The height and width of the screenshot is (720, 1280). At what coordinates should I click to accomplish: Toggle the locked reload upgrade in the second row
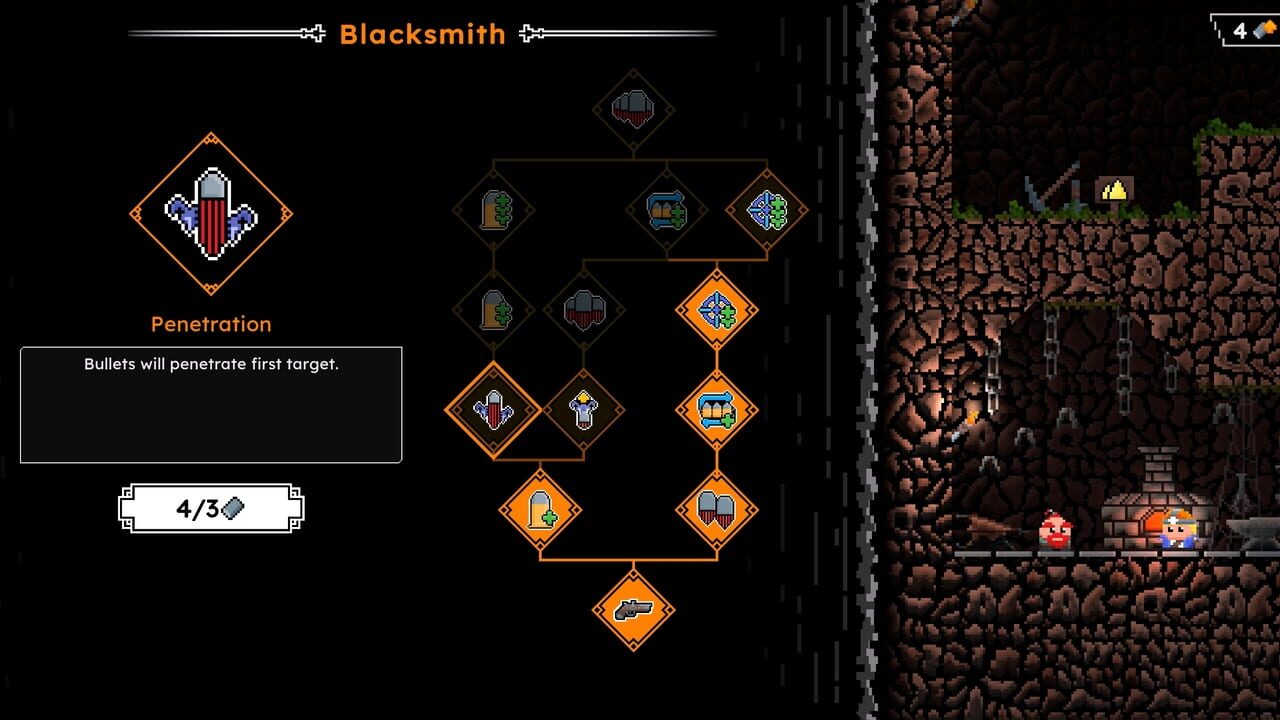(665, 209)
